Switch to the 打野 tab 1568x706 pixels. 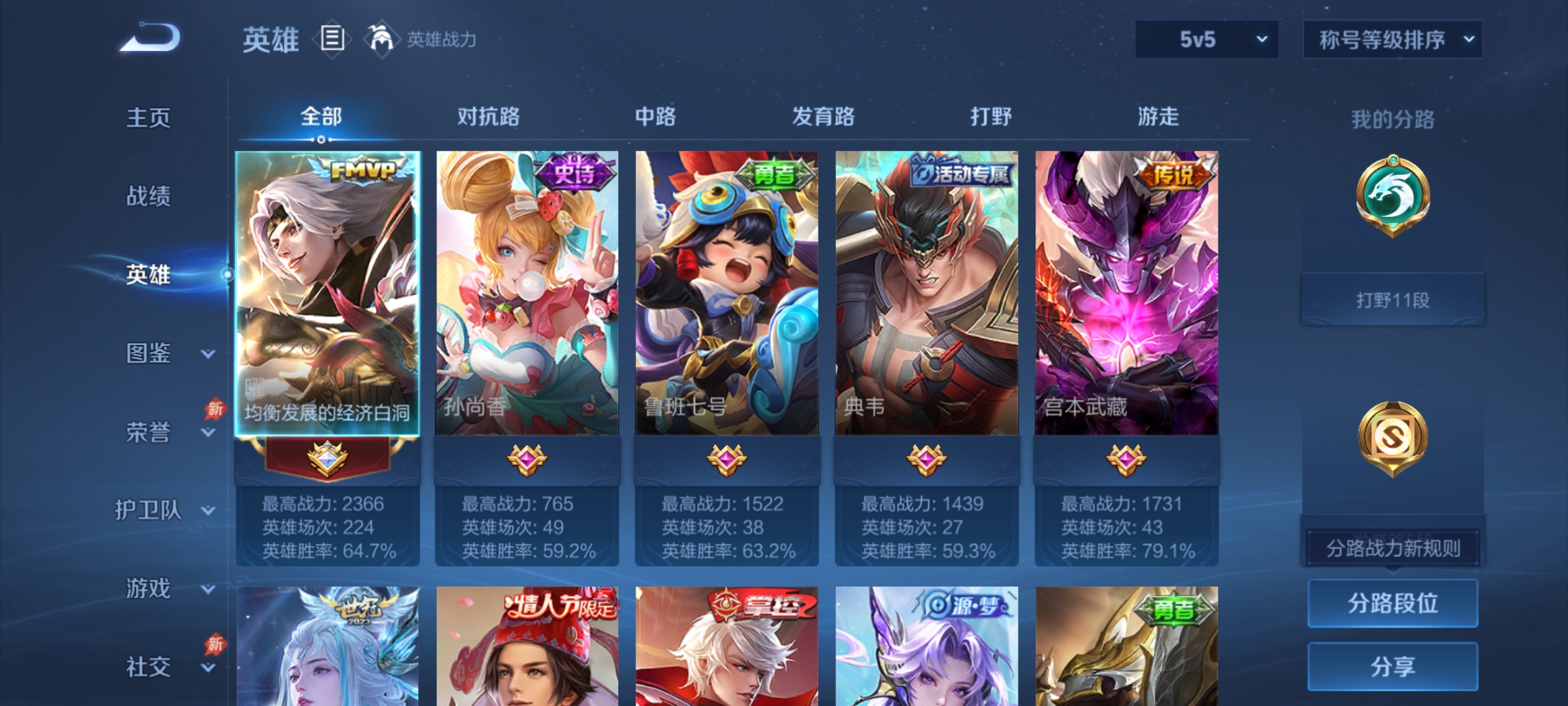[990, 118]
